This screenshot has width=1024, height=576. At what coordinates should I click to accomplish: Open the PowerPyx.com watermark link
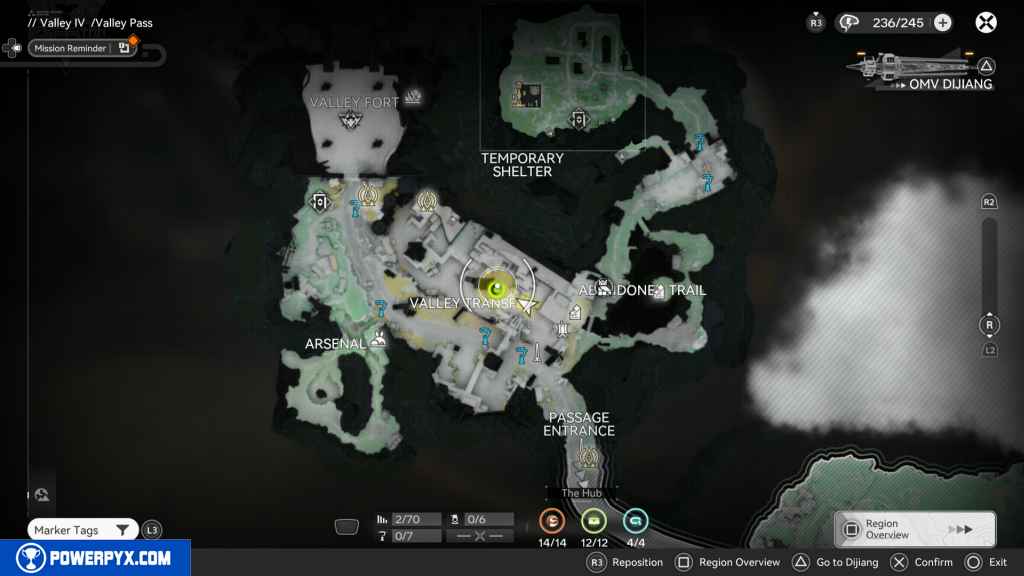(95, 558)
